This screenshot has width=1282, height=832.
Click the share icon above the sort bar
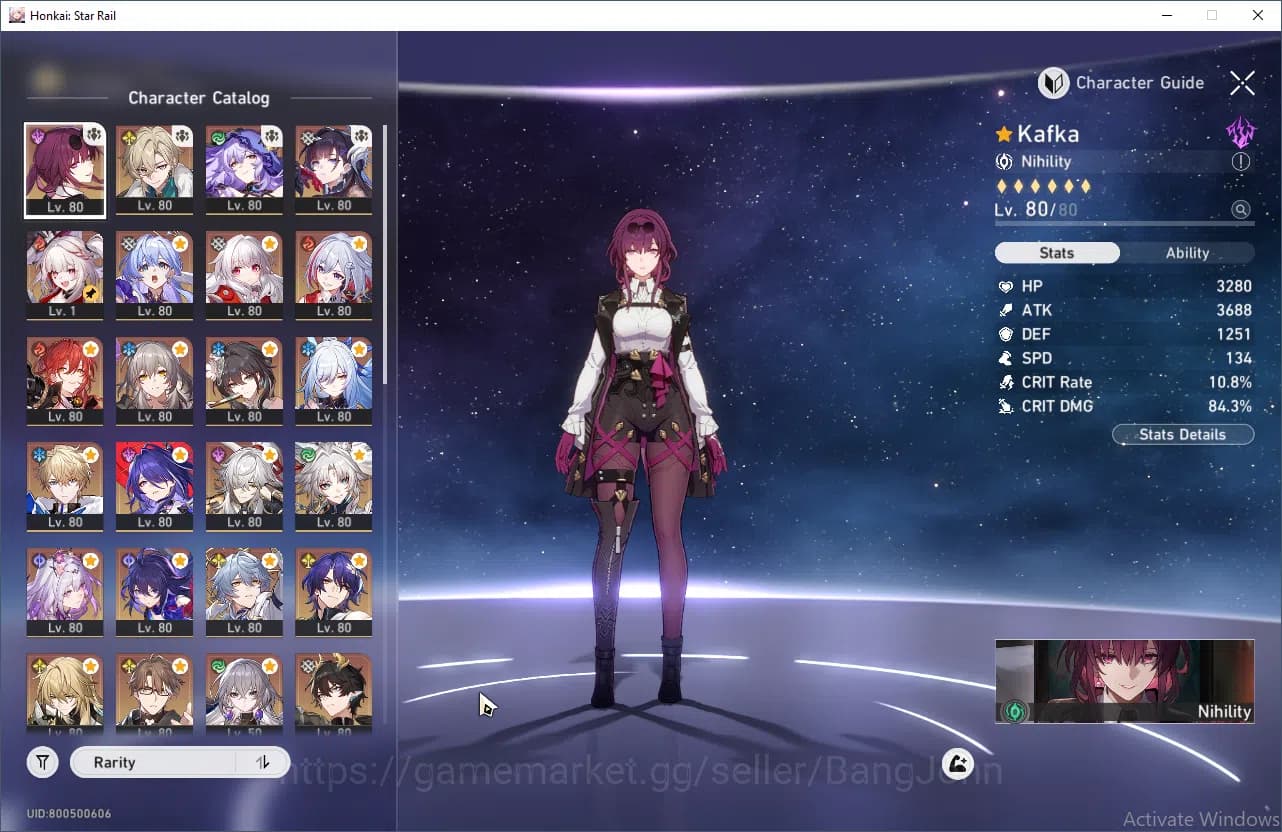pos(956,763)
